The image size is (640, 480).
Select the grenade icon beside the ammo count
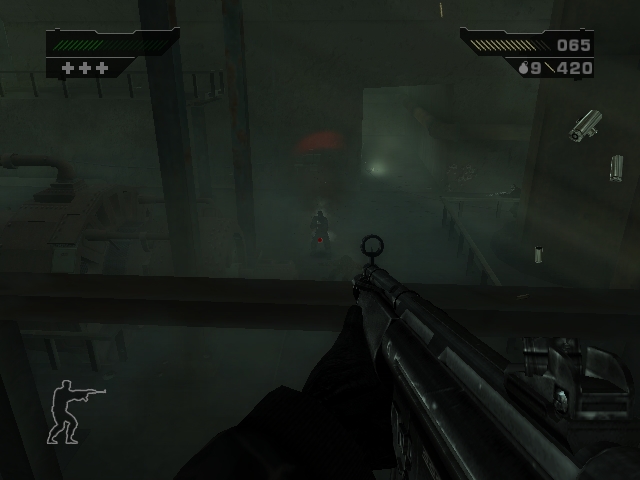click(x=523, y=68)
